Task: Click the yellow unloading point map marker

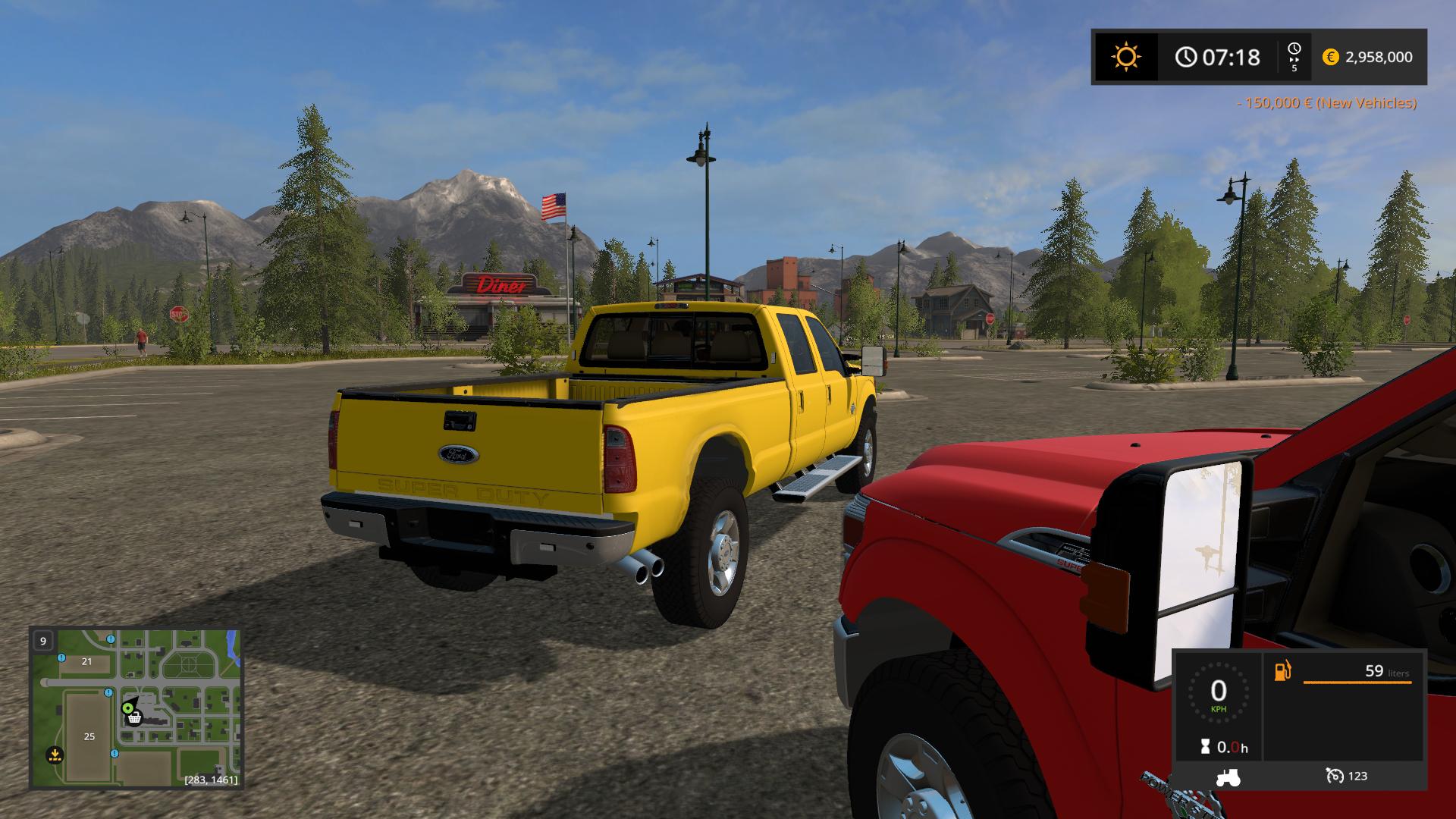Action: (x=54, y=755)
